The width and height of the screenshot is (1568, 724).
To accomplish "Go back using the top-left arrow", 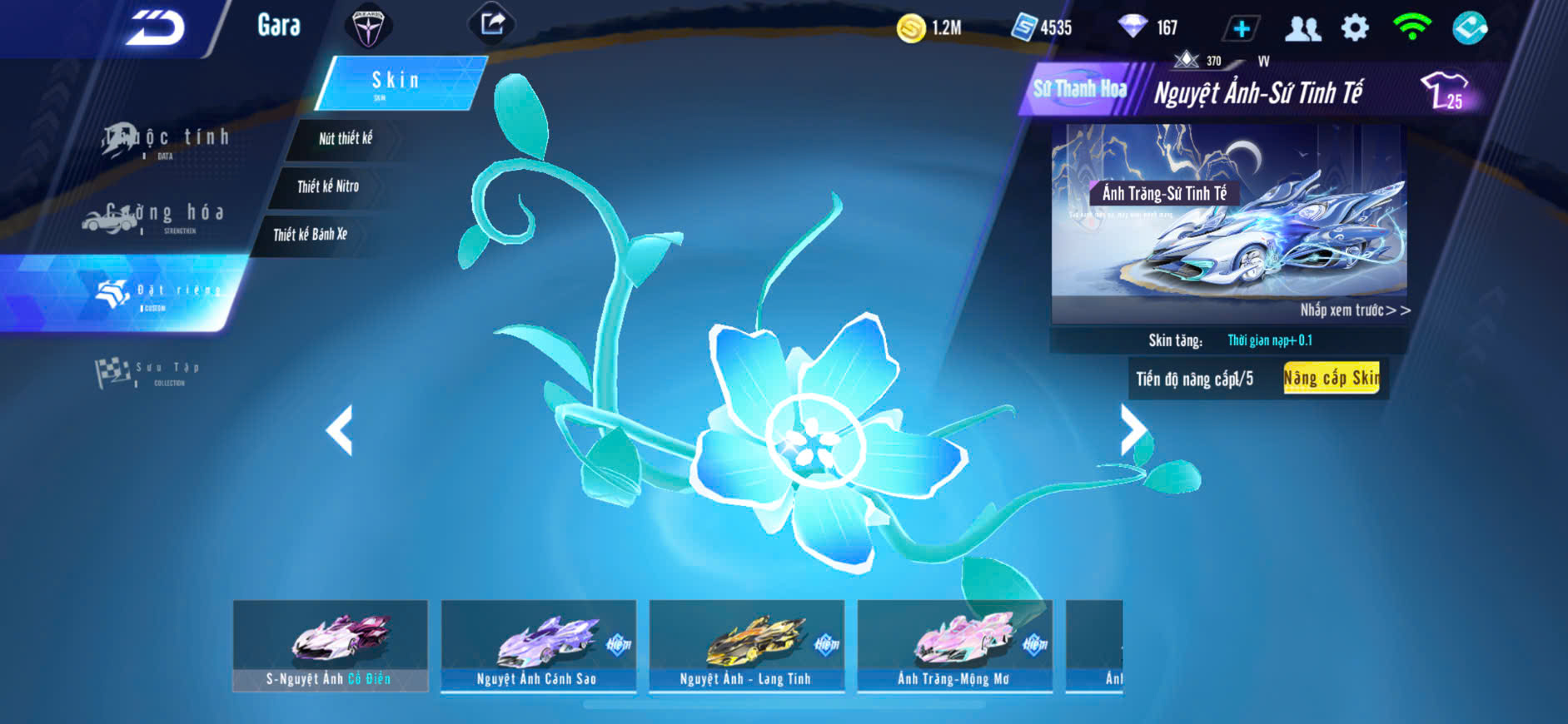I will [156, 28].
